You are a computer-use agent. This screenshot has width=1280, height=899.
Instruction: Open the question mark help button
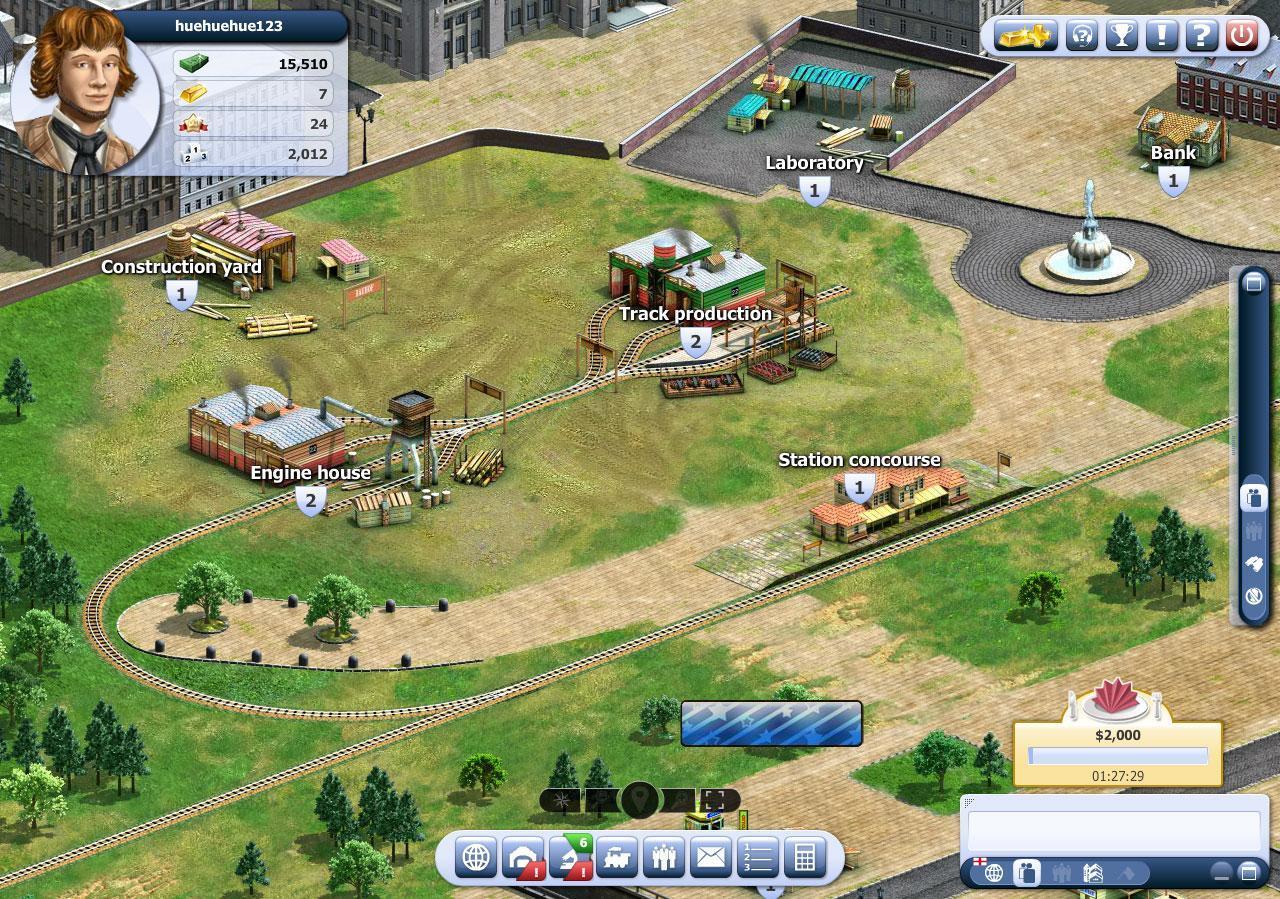coord(1201,36)
